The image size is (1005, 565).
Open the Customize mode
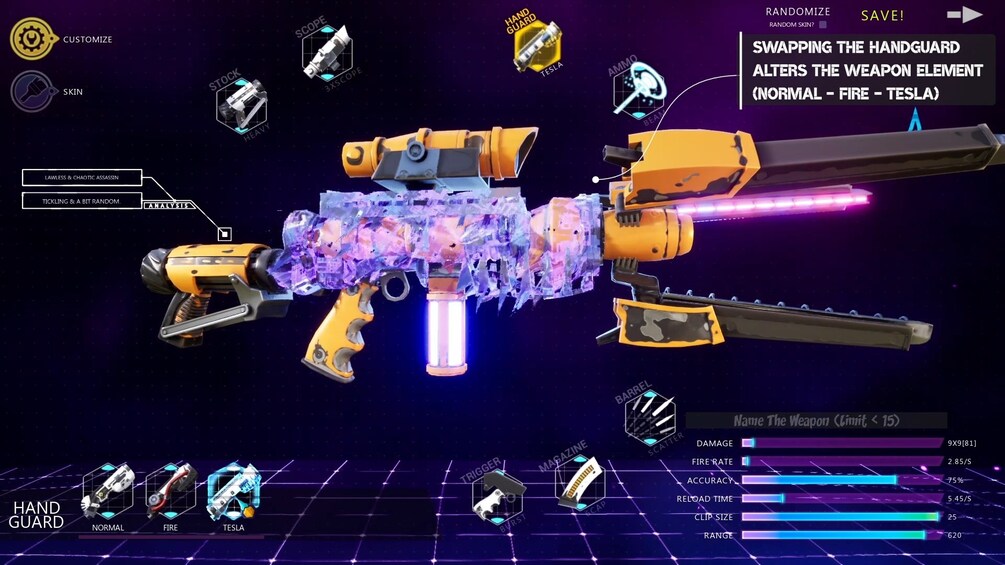33,39
